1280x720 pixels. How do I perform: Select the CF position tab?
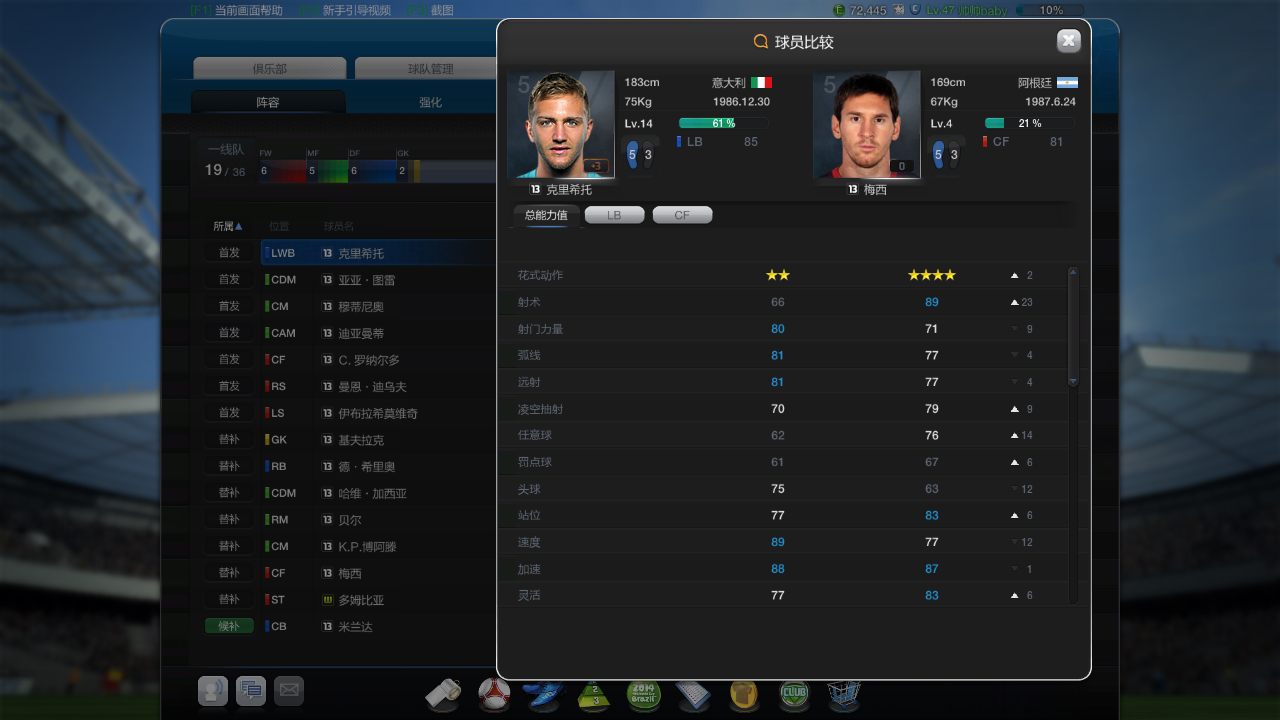tap(682, 215)
